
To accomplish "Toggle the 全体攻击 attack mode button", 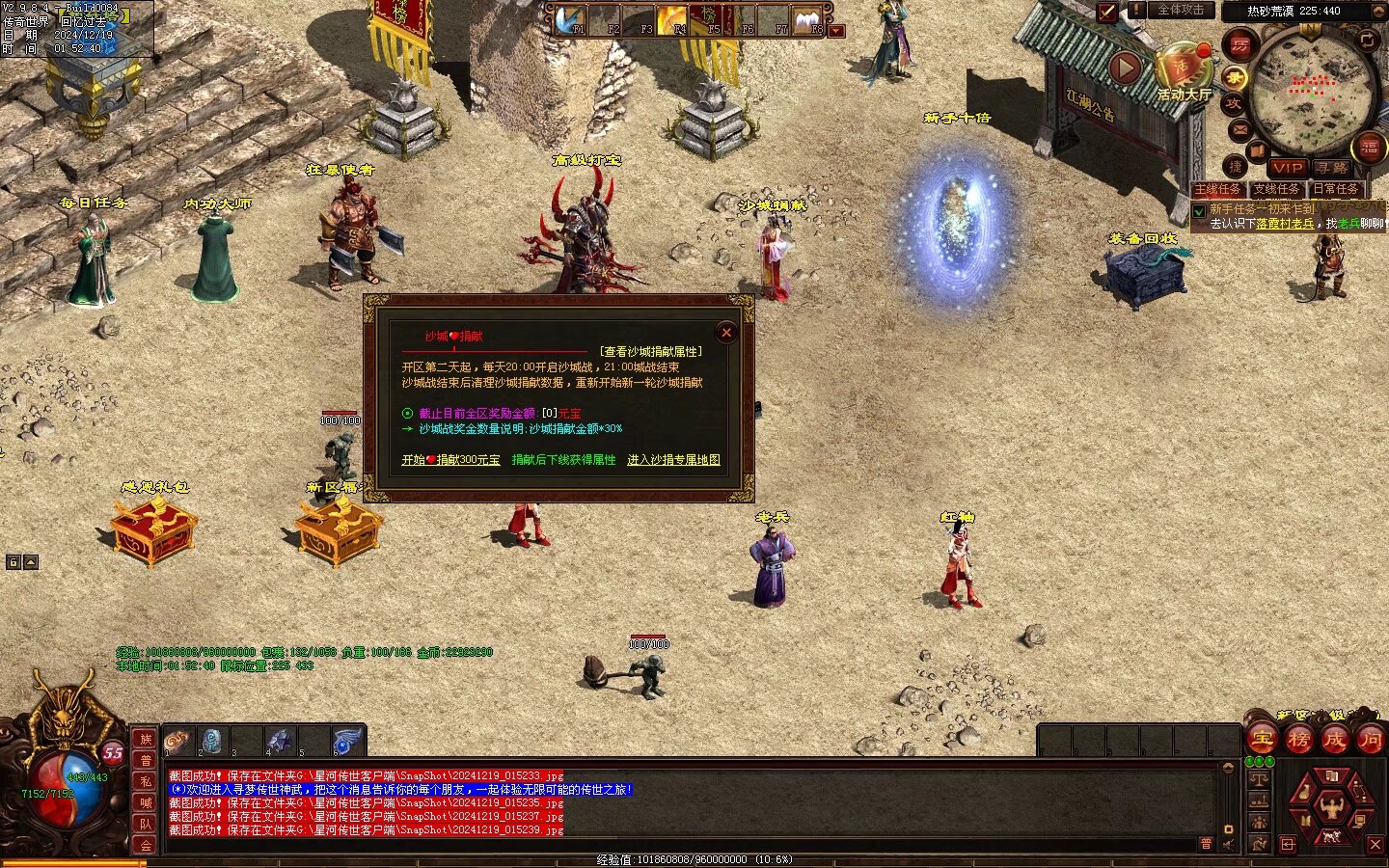I will click(x=1181, y=11).
